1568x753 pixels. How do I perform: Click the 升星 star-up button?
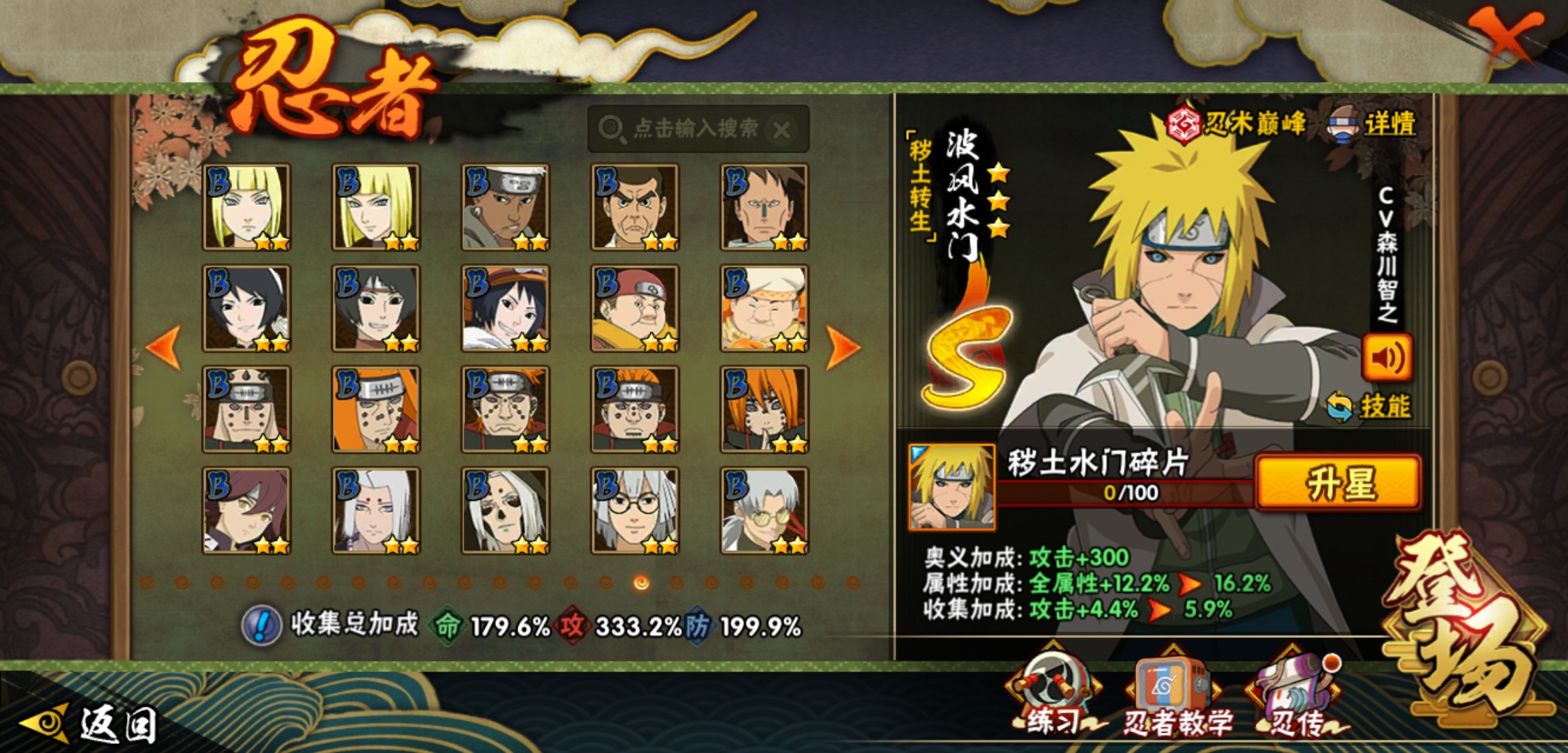1338,482
